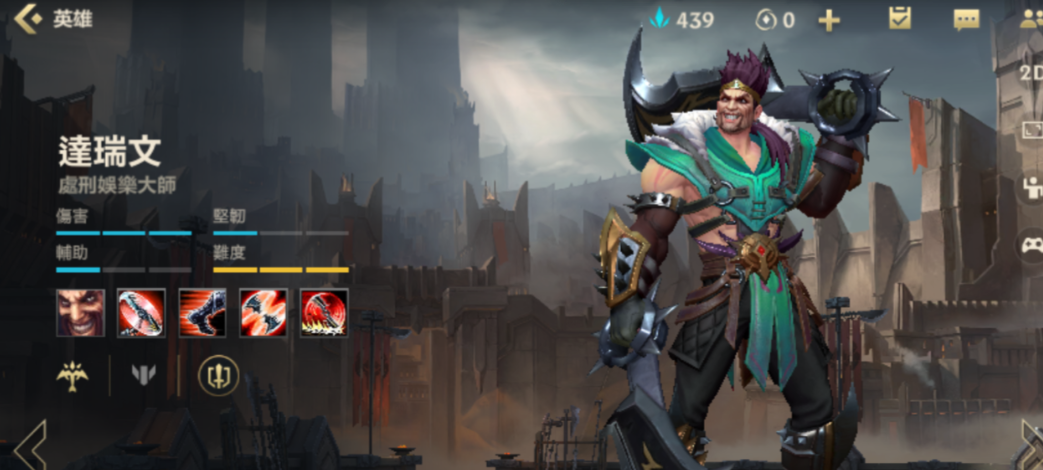Open the circled sword and brackets tab
The width and height of the screenshot is (1043, 470).
pos(218,376)
